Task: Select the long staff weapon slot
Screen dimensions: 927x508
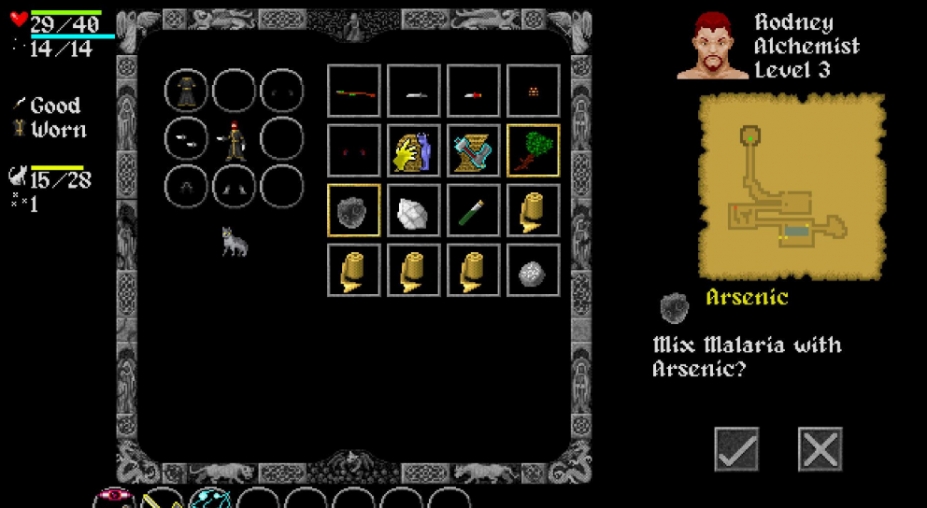Action: click(x=354, y=91)
